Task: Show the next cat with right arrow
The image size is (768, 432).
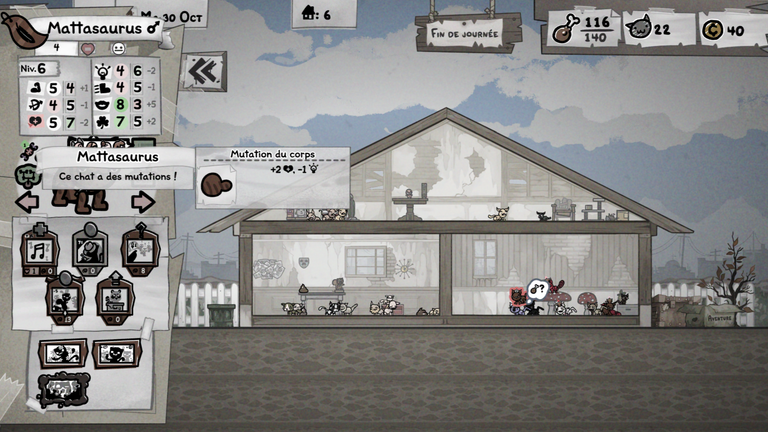Action: 143,202
